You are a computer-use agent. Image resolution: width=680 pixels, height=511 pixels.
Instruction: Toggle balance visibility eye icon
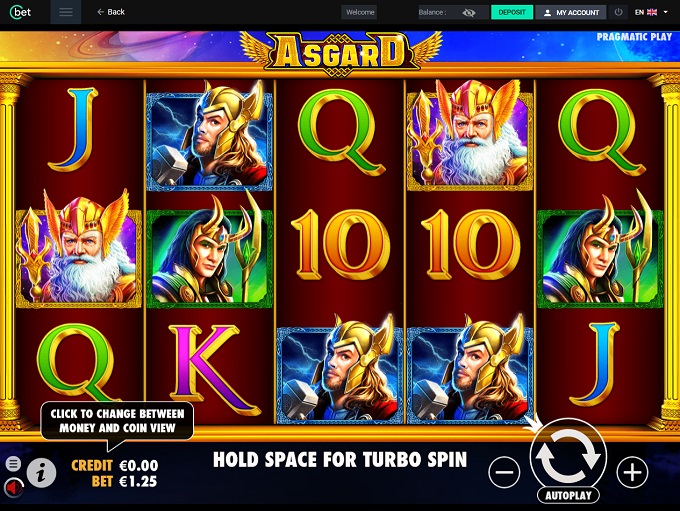pos(469,12)
